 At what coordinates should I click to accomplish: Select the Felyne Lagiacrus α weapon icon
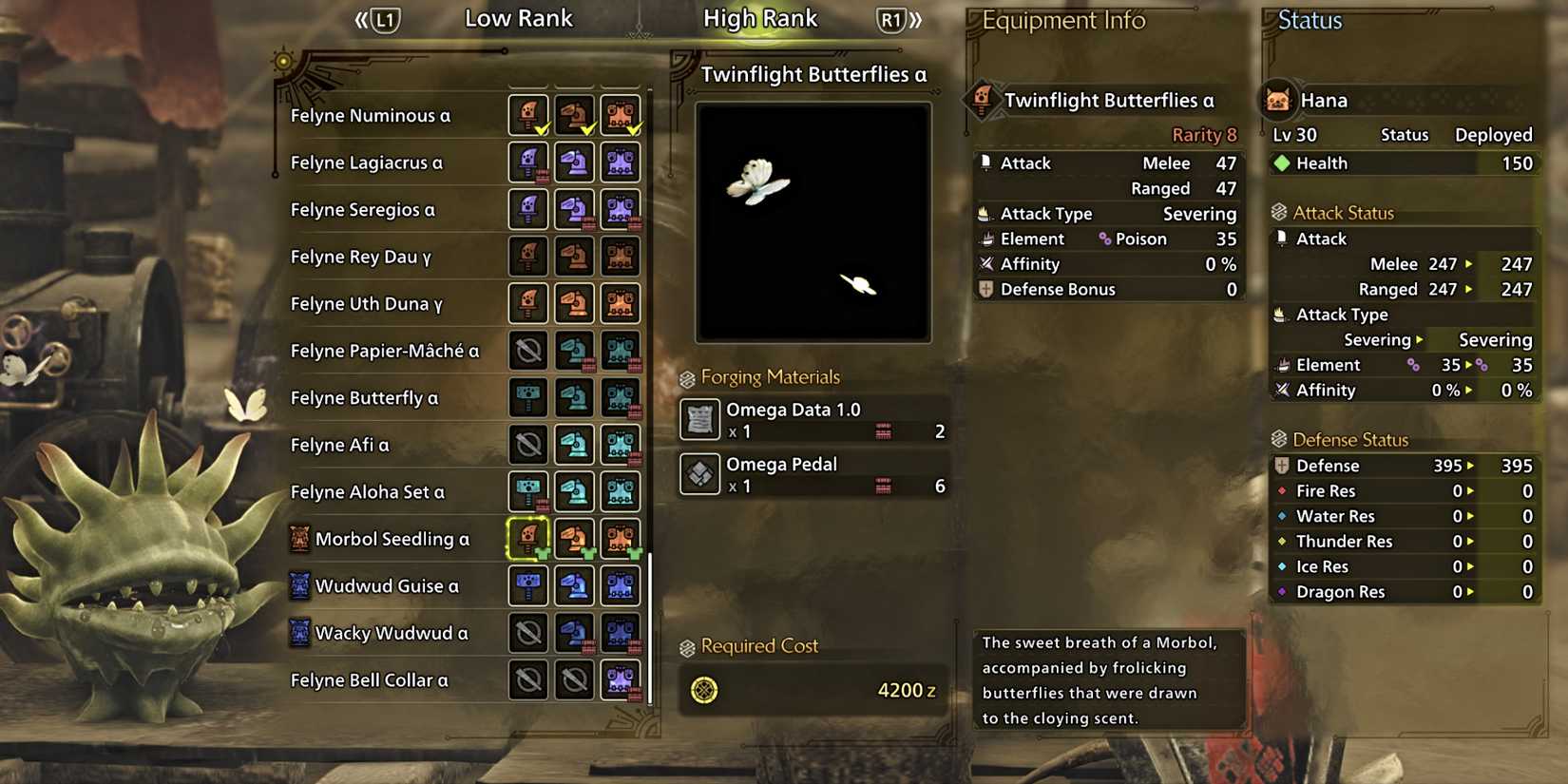pos(528,162)
